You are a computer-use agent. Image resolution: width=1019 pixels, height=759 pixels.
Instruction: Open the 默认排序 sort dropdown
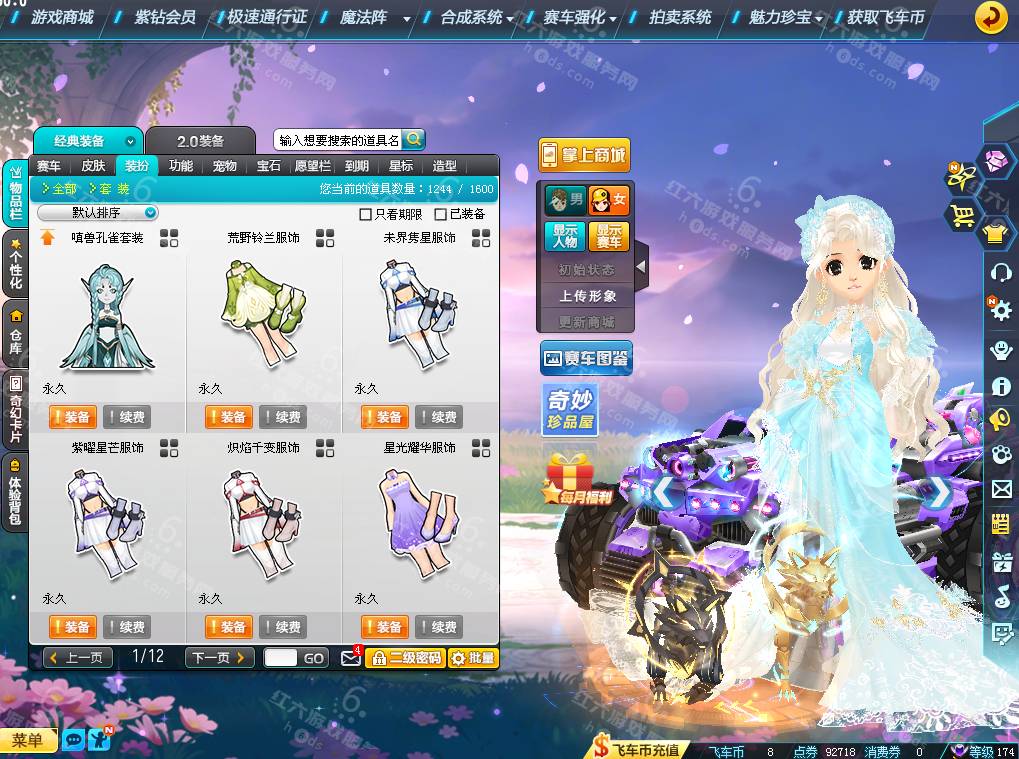[x=98, y=213]
